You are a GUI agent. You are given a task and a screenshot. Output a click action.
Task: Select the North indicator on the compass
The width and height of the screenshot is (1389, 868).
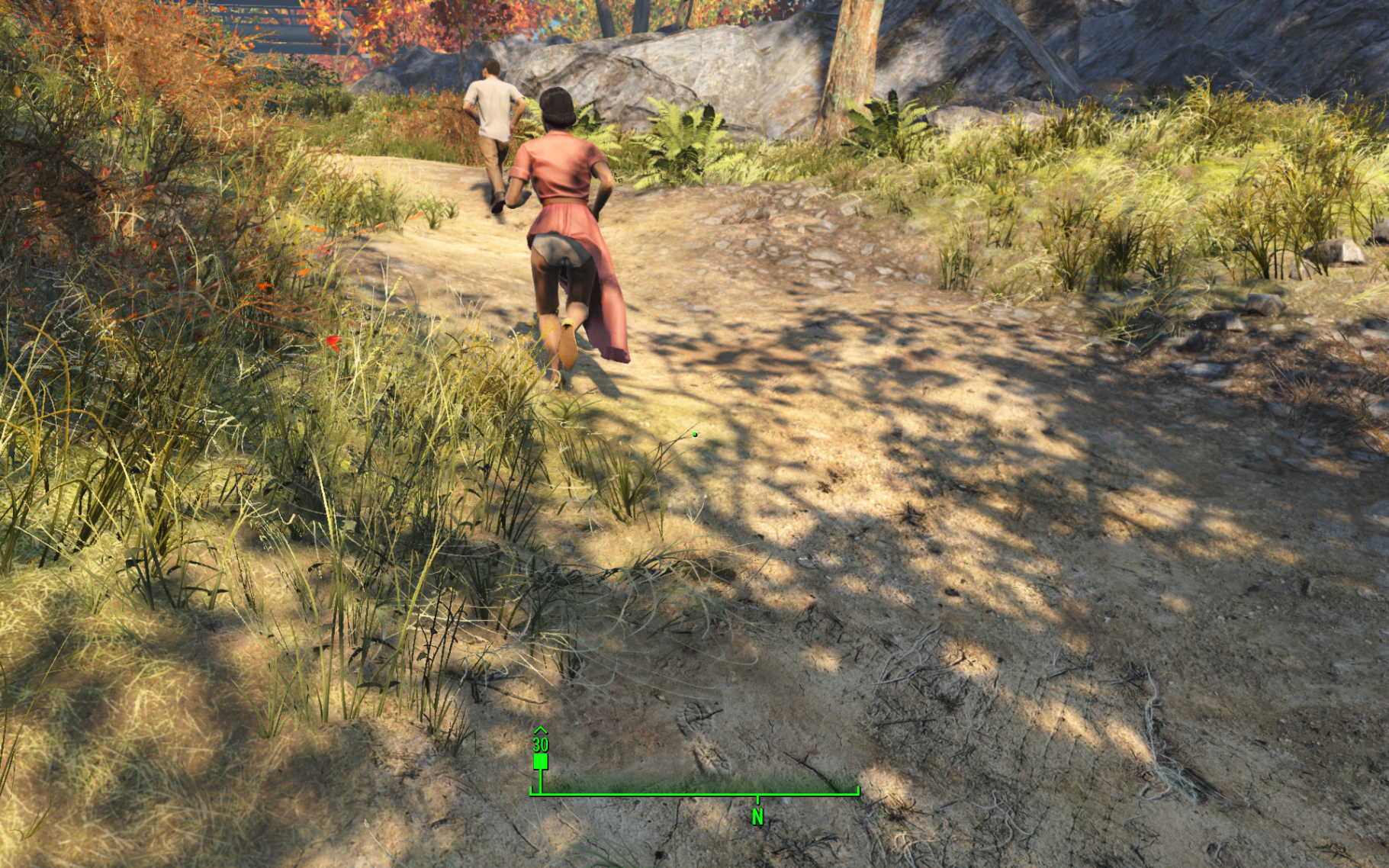click(x=757, y=817)
